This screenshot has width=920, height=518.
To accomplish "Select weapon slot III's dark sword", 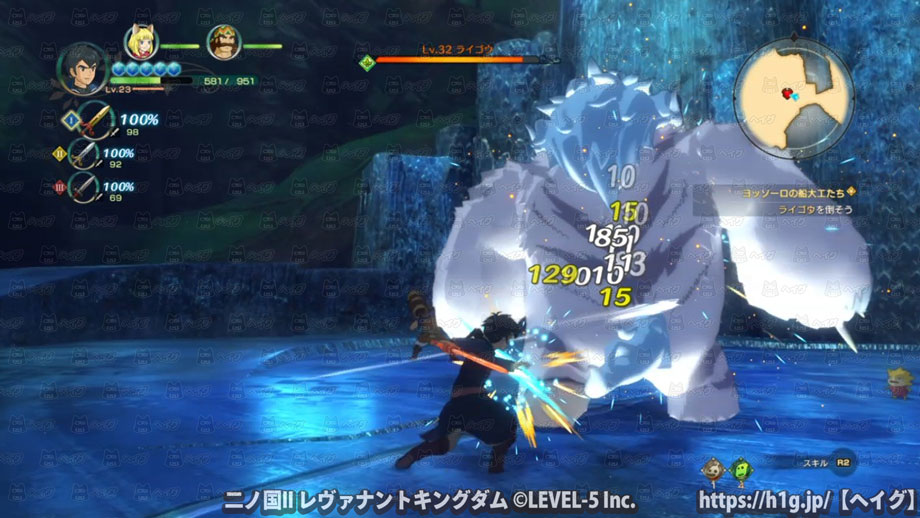I will [x=87, y=187].
